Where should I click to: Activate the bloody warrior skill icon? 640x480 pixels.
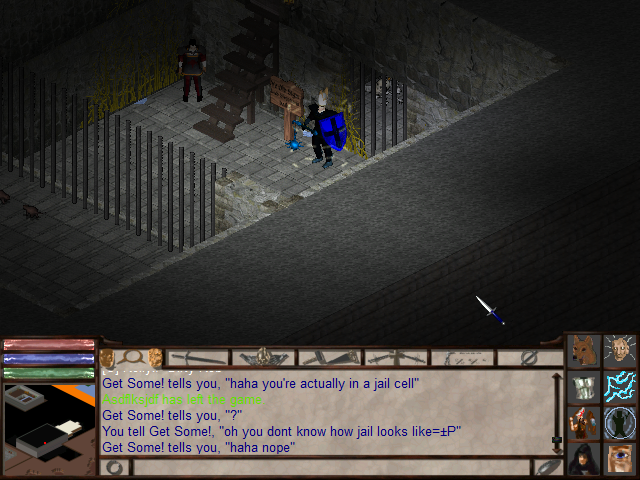click(583, 421)
